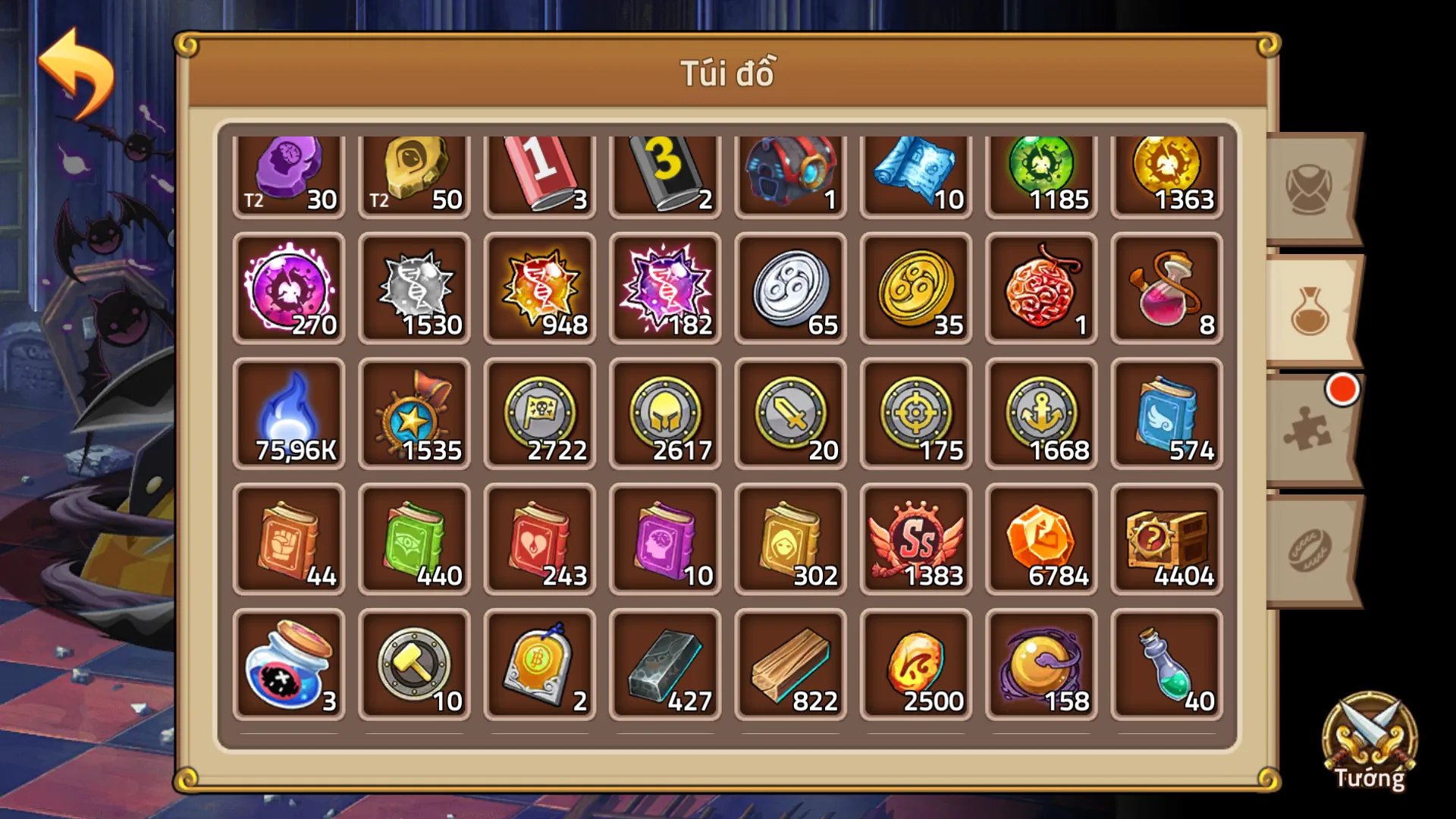Select the red devil fruit item
The height and width of the screenshot is (819, 1456).
tap(1040, 288)
